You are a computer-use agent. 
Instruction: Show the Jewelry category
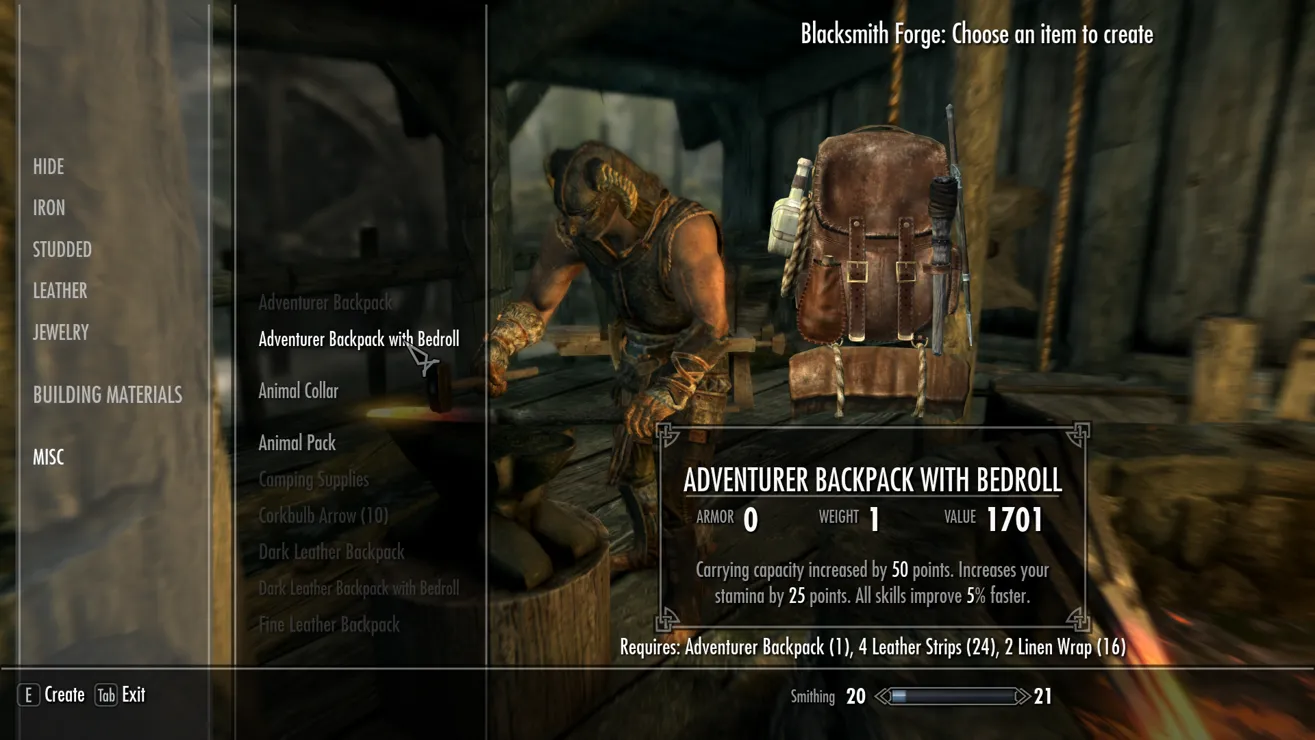(x=61, y=333)
